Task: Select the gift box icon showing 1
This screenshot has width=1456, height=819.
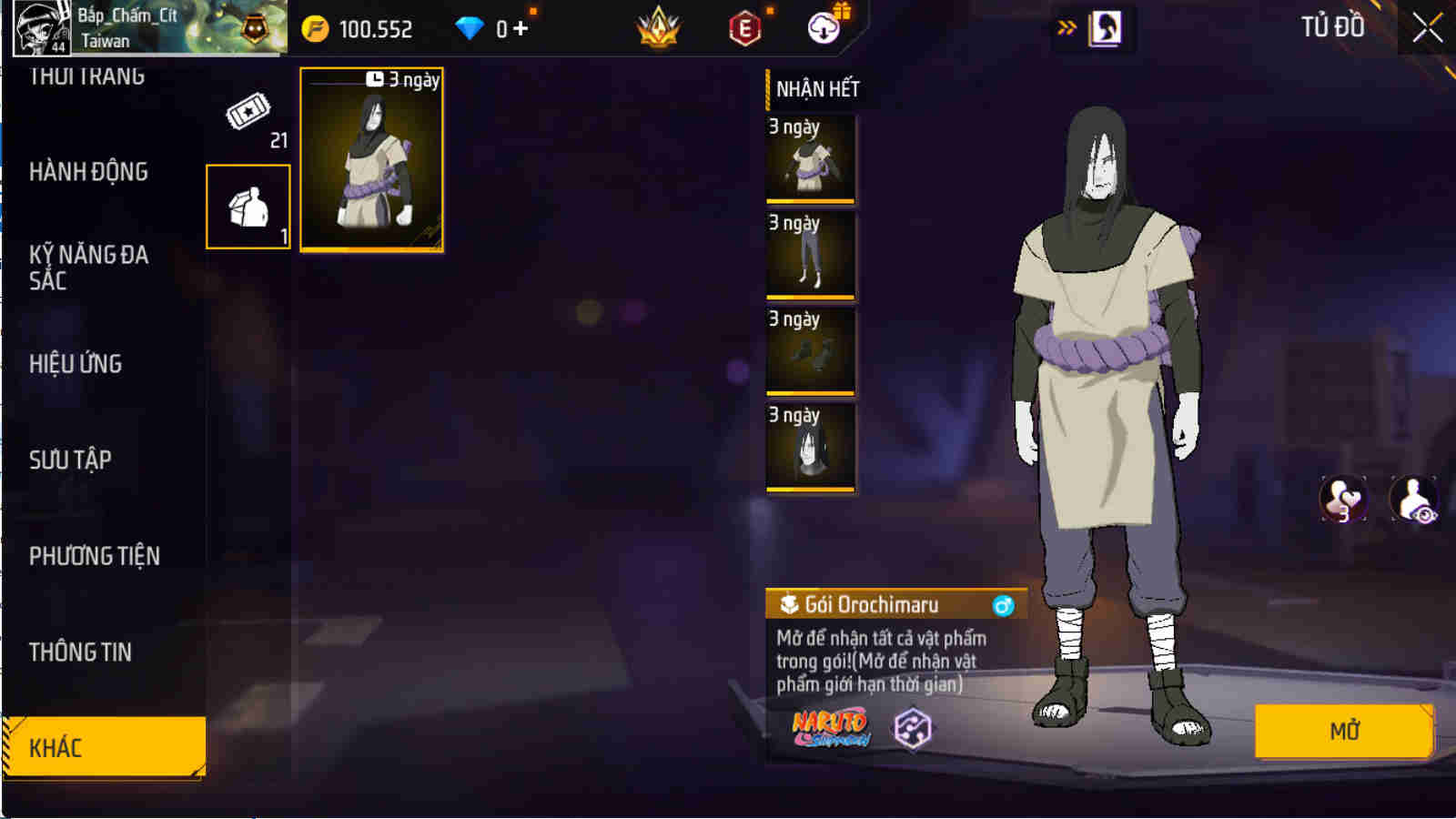Action: [248, 205]
